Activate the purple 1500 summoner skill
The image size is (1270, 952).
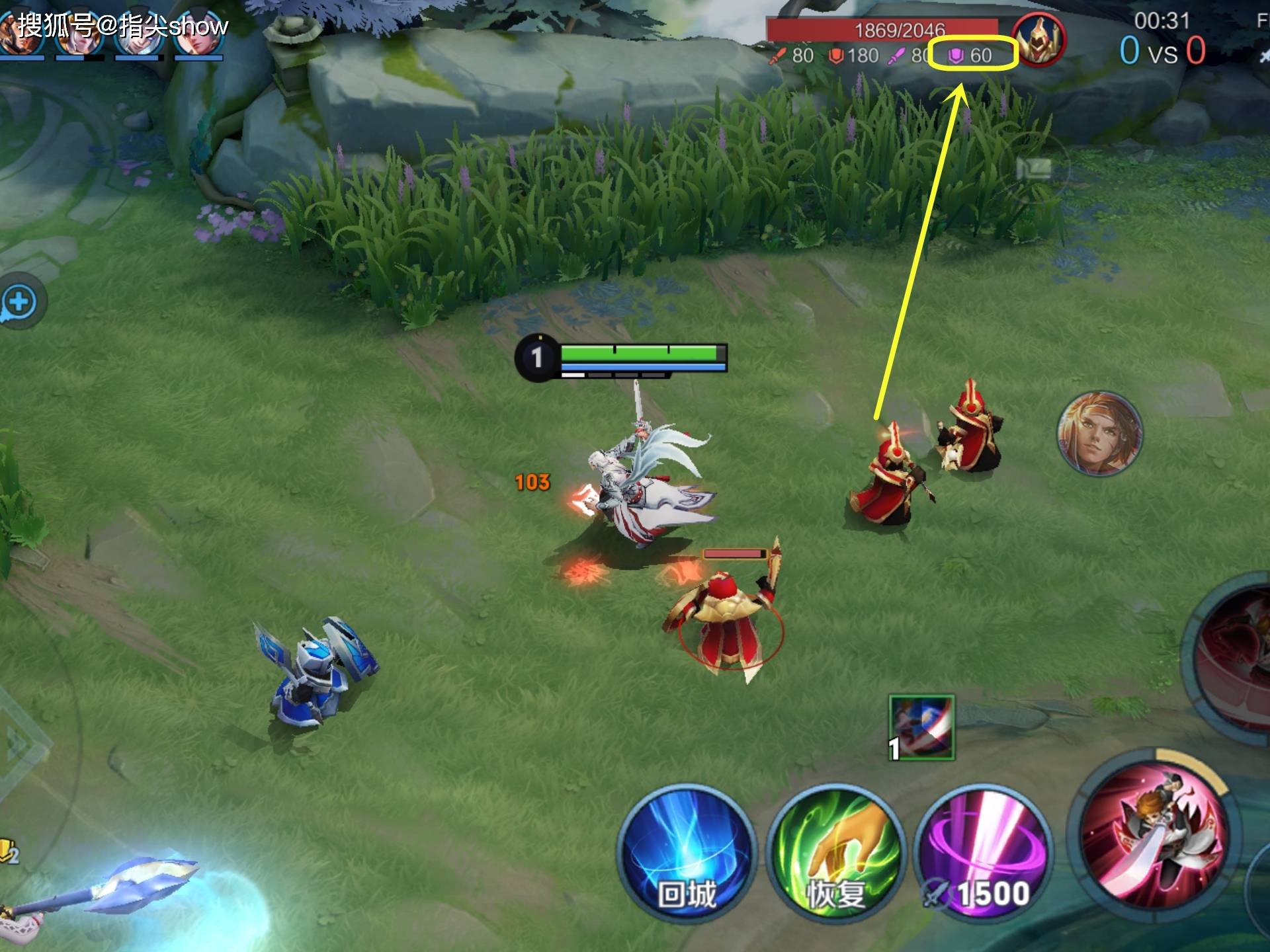coord(983,853)
